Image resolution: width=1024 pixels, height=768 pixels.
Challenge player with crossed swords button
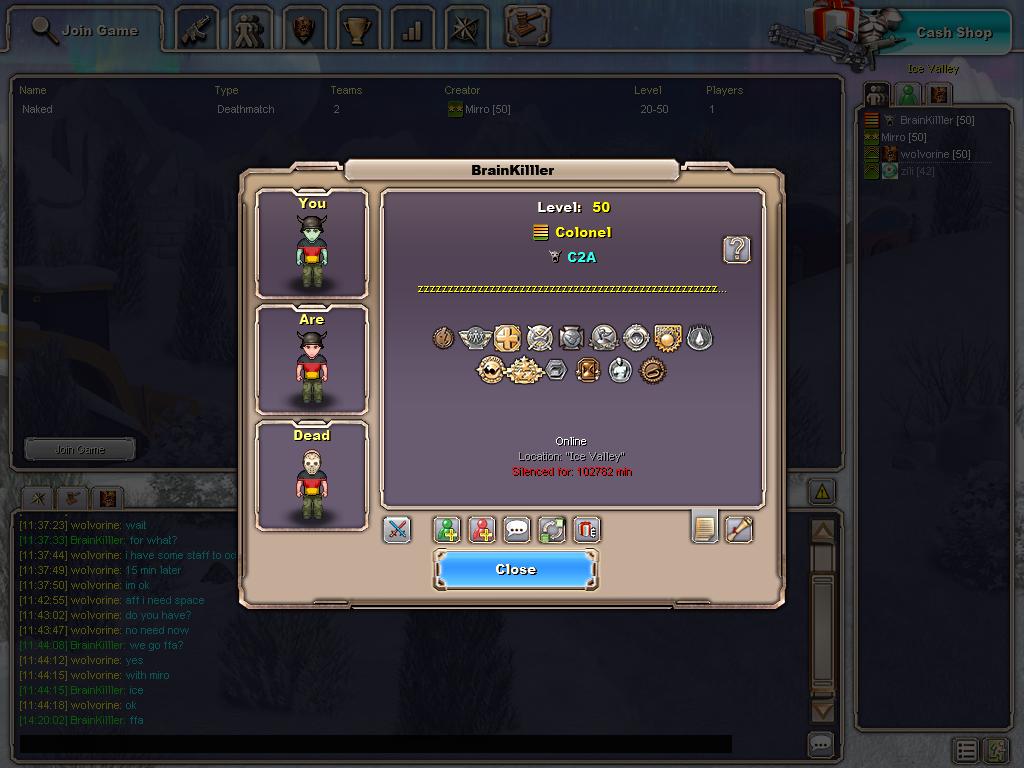(397, 529)
